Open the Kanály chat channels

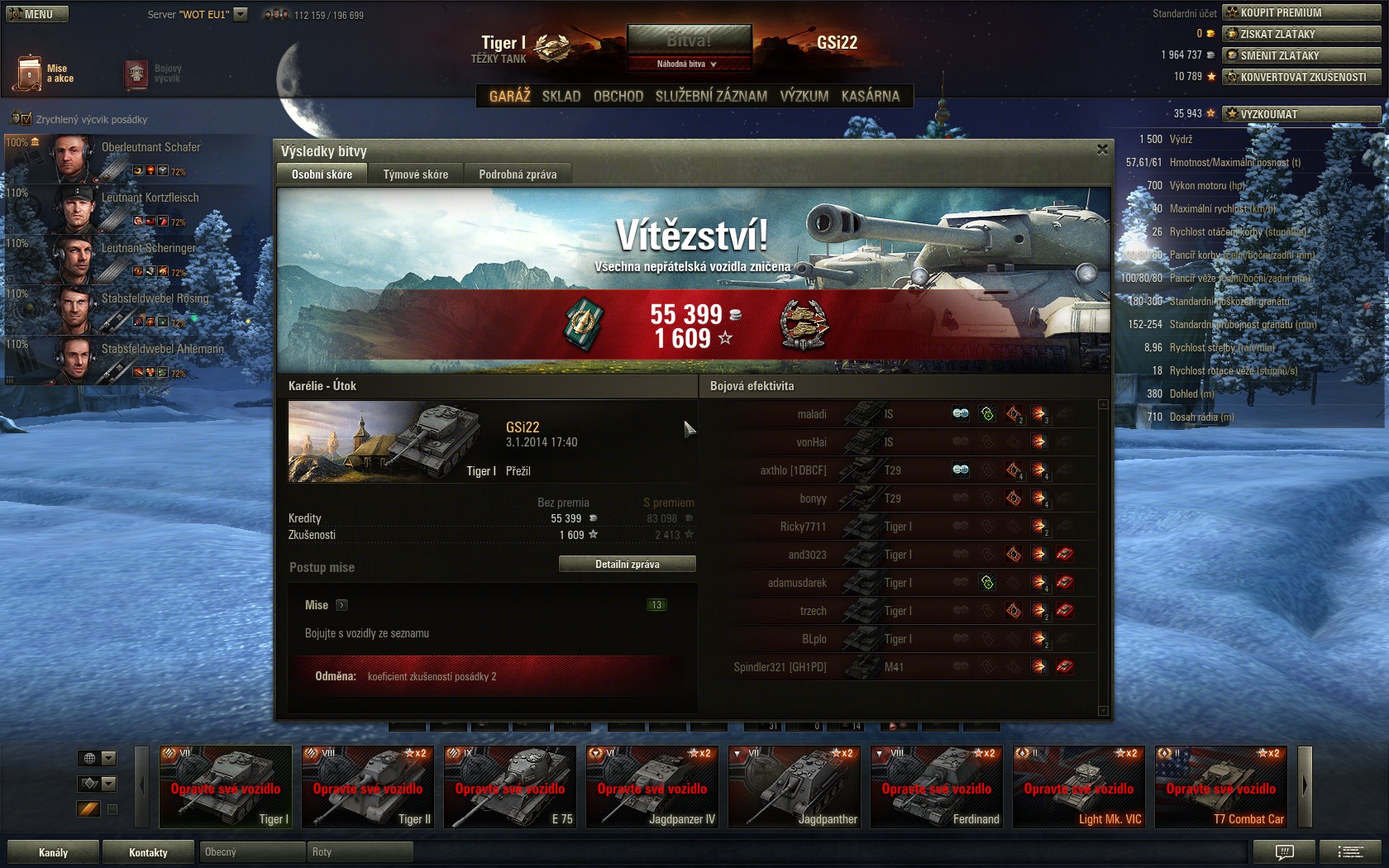54,852
